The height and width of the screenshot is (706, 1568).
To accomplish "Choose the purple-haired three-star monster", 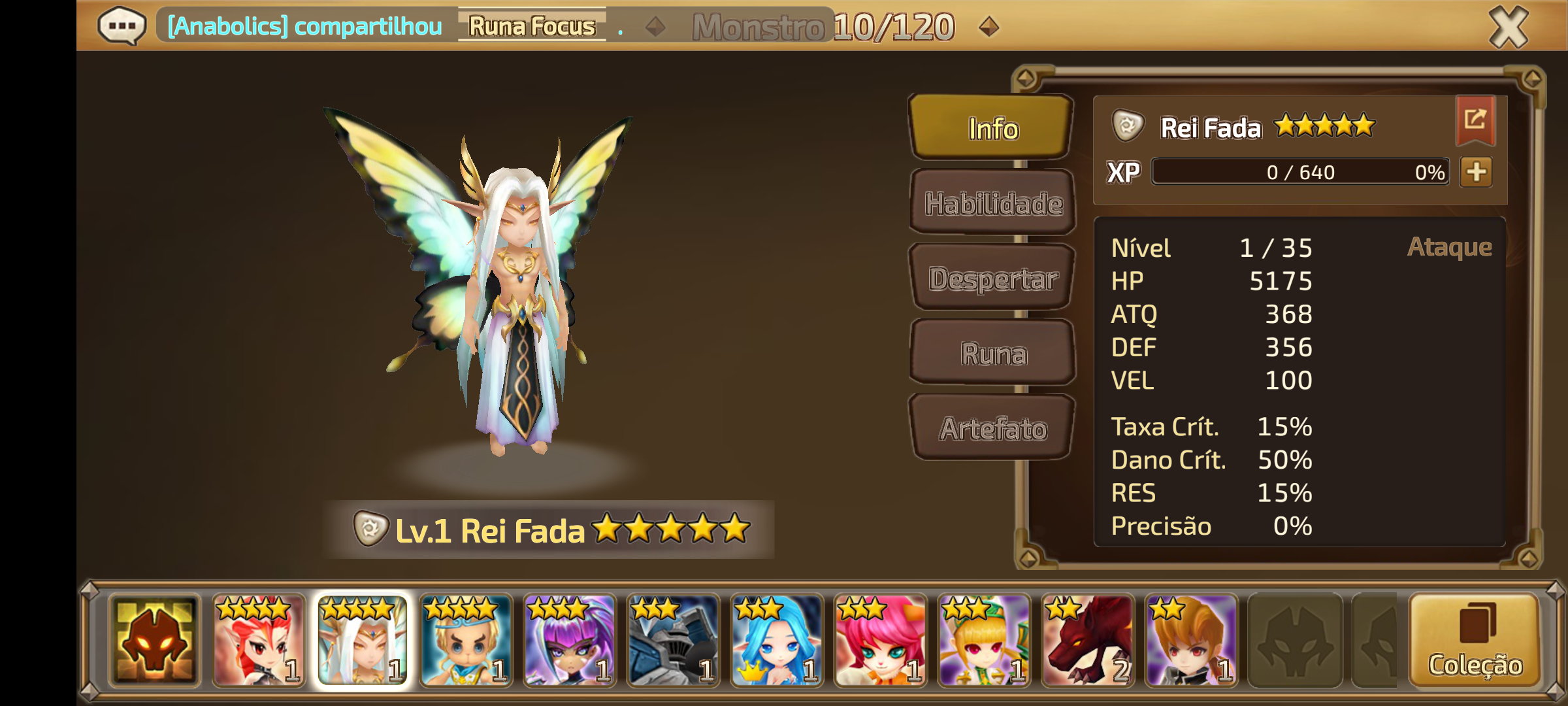I will [x=569, y=641].
